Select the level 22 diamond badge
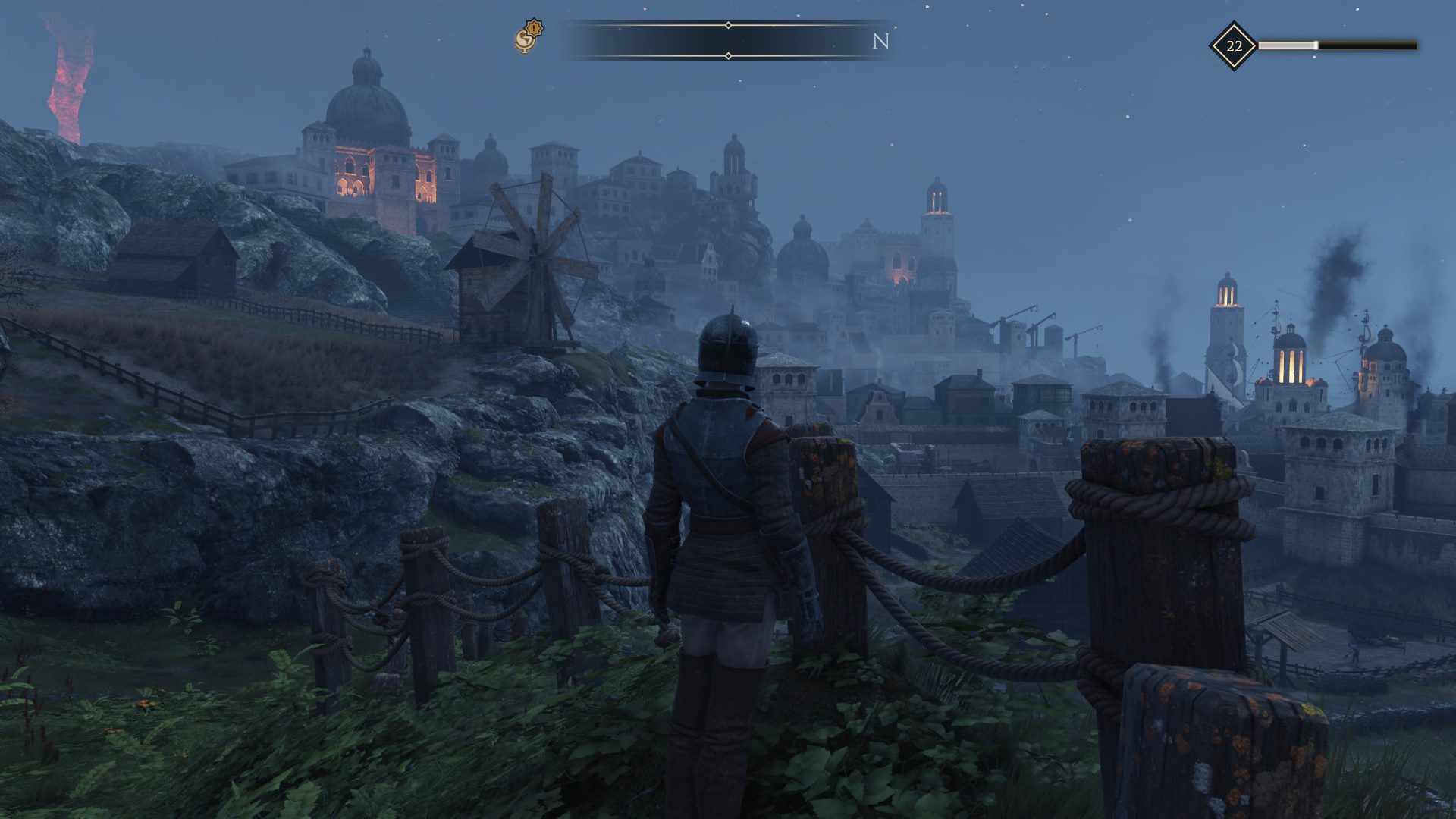 tap(1233, 46)
